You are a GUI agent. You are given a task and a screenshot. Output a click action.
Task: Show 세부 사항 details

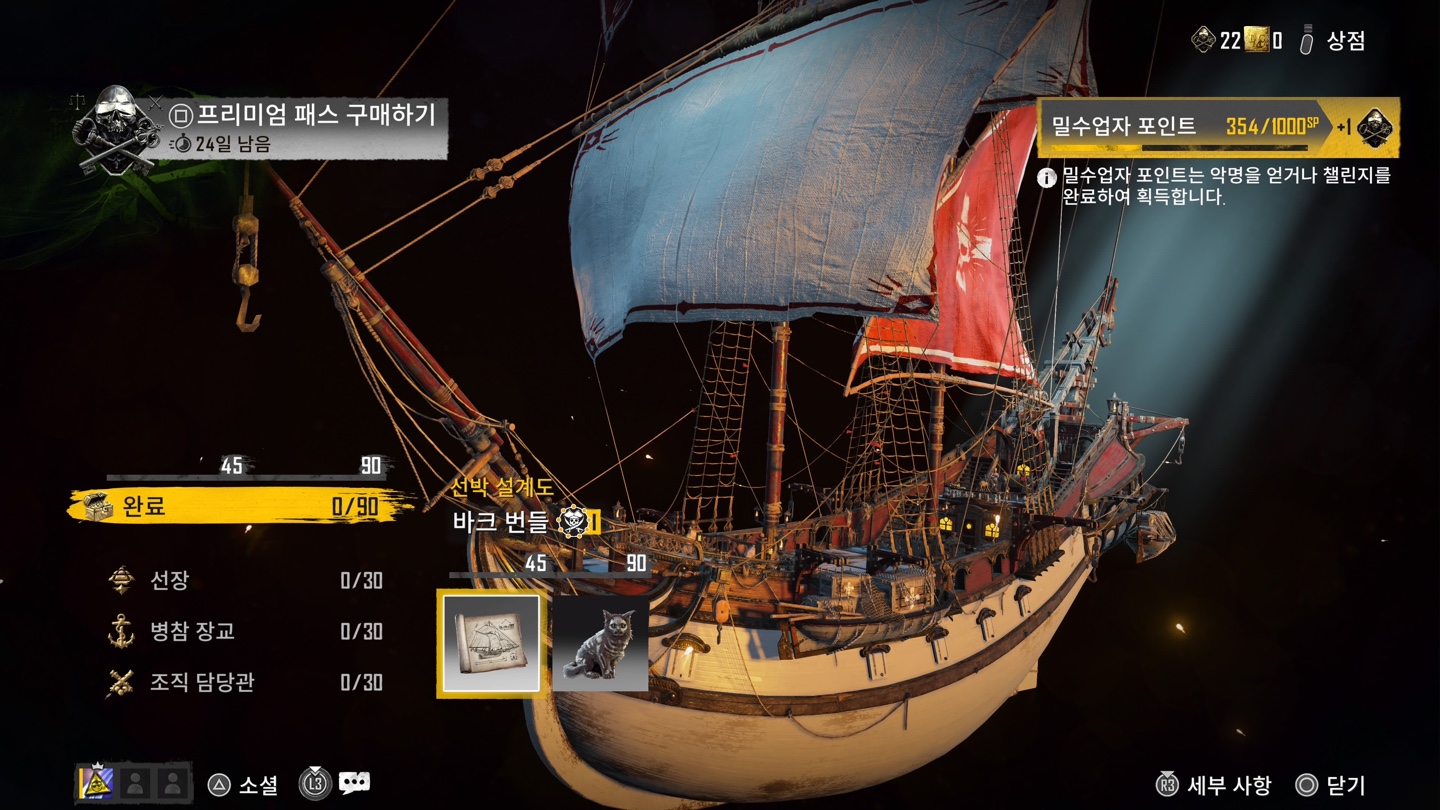[x=1214, y=785]
